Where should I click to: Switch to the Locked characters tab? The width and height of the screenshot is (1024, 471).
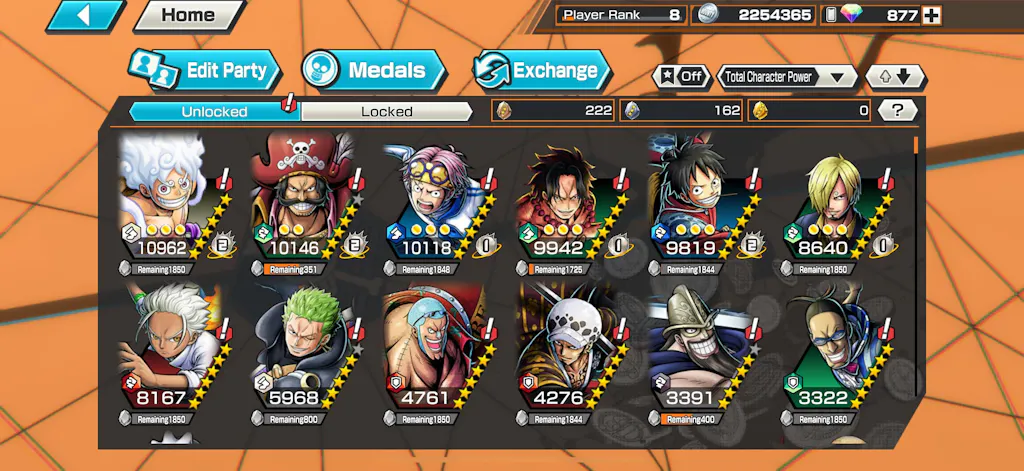386,111
